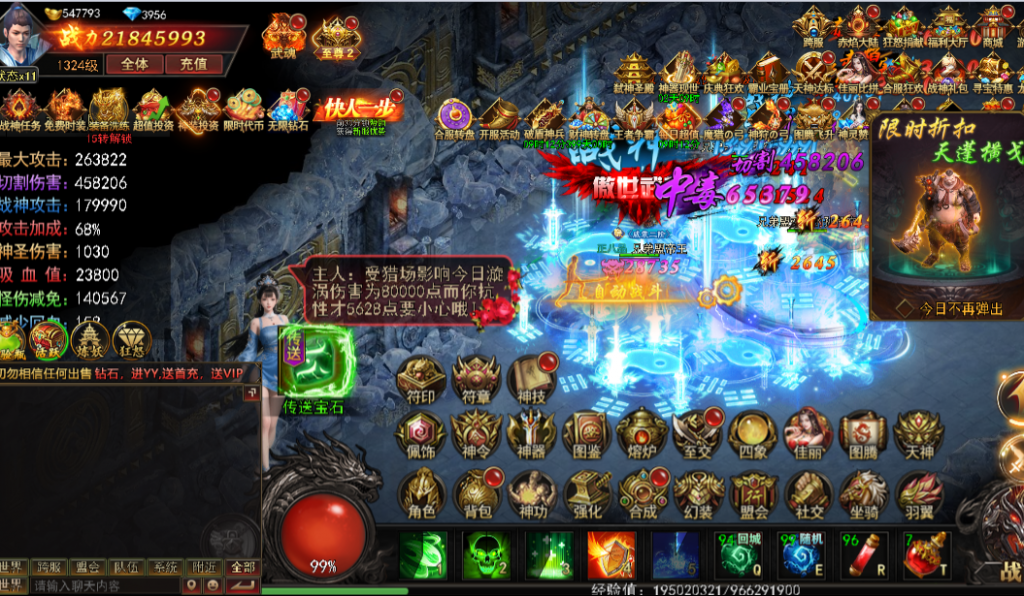Switch chat to the 系统 tab
Screen dimensions: 1024x596
point(164,567)
